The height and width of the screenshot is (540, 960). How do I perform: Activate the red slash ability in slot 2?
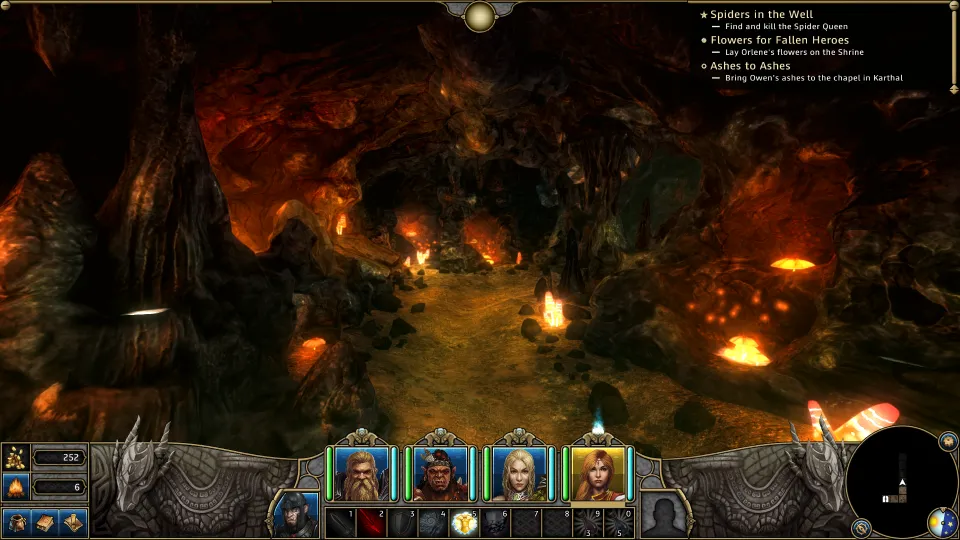click(x=371, y=523)
